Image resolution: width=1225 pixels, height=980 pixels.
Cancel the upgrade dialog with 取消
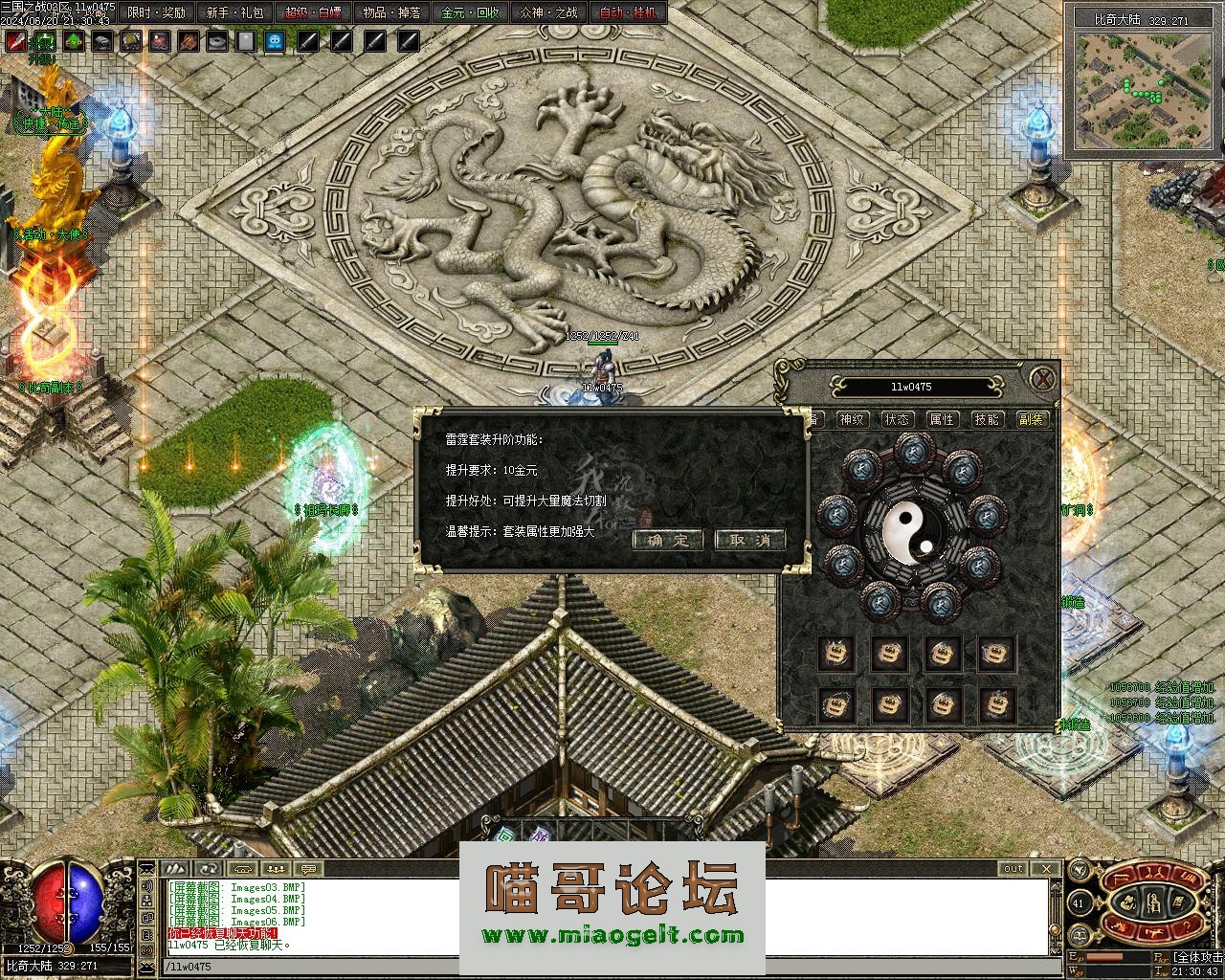[x=749, y=540]
